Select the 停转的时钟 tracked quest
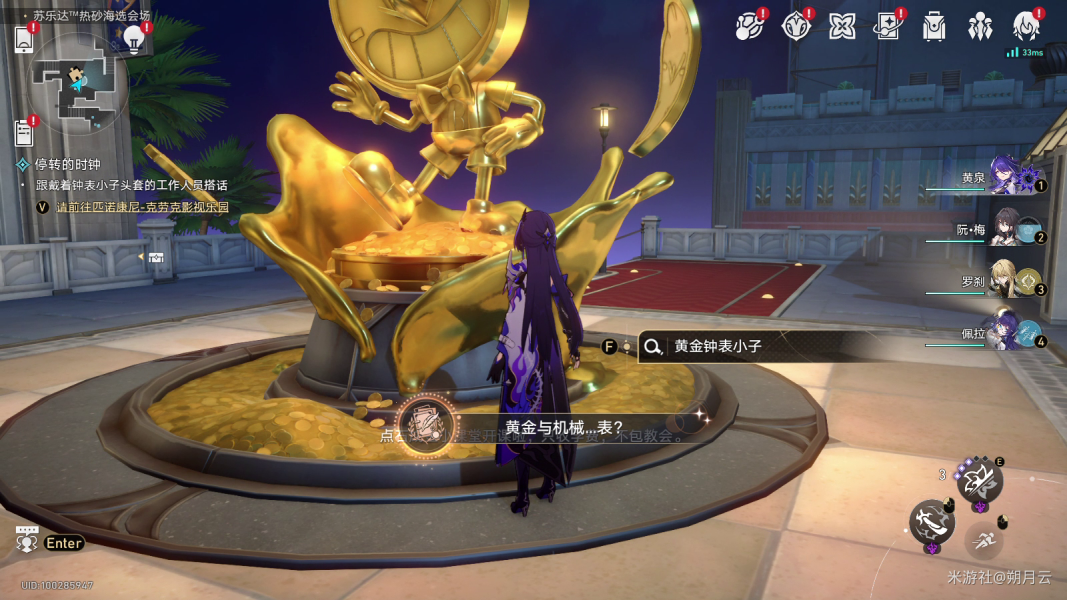This screenshot has height=600, width=1067. 68,165
